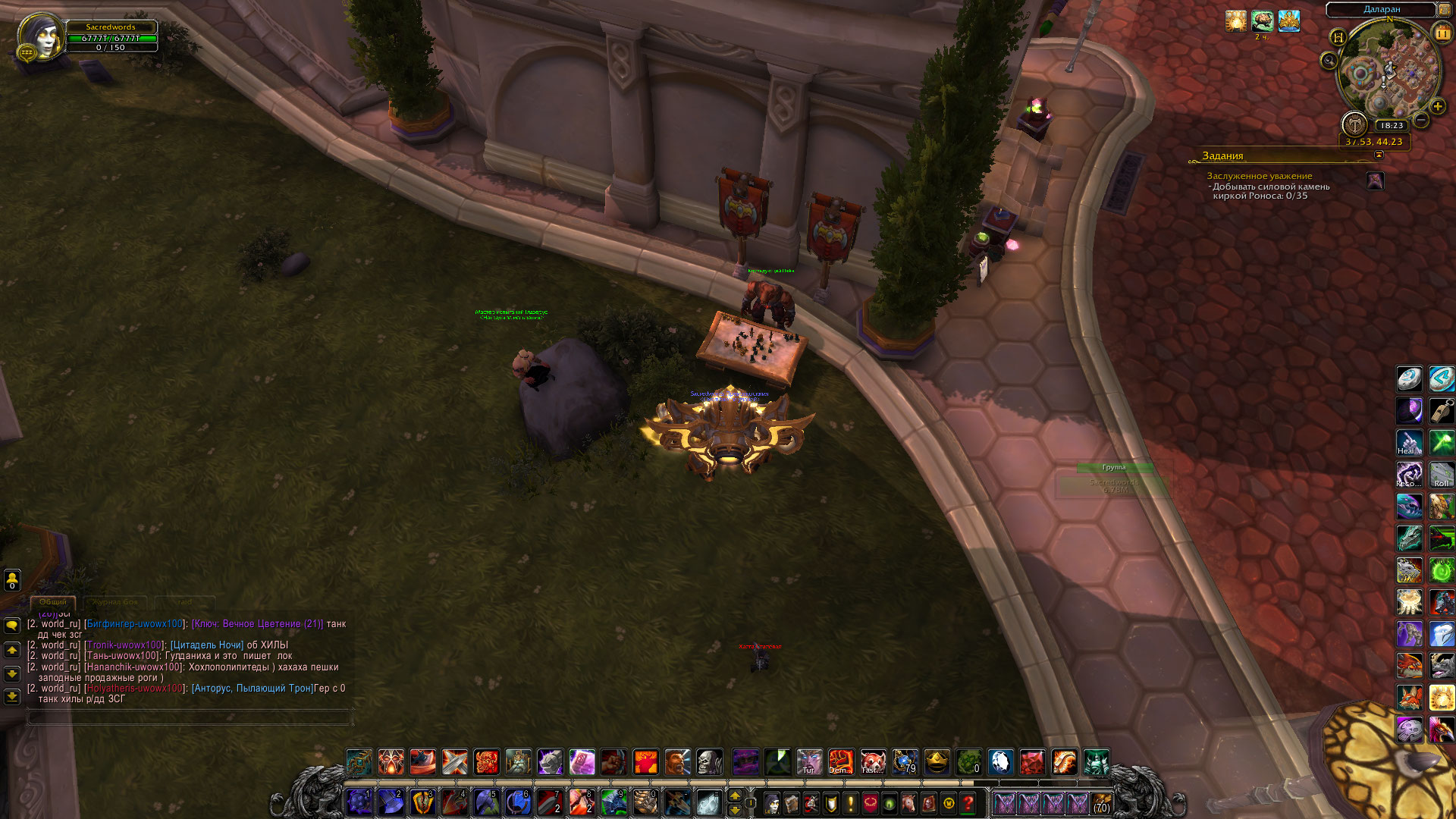Use the pickaxe quest item icon

tap(1375, 181)
